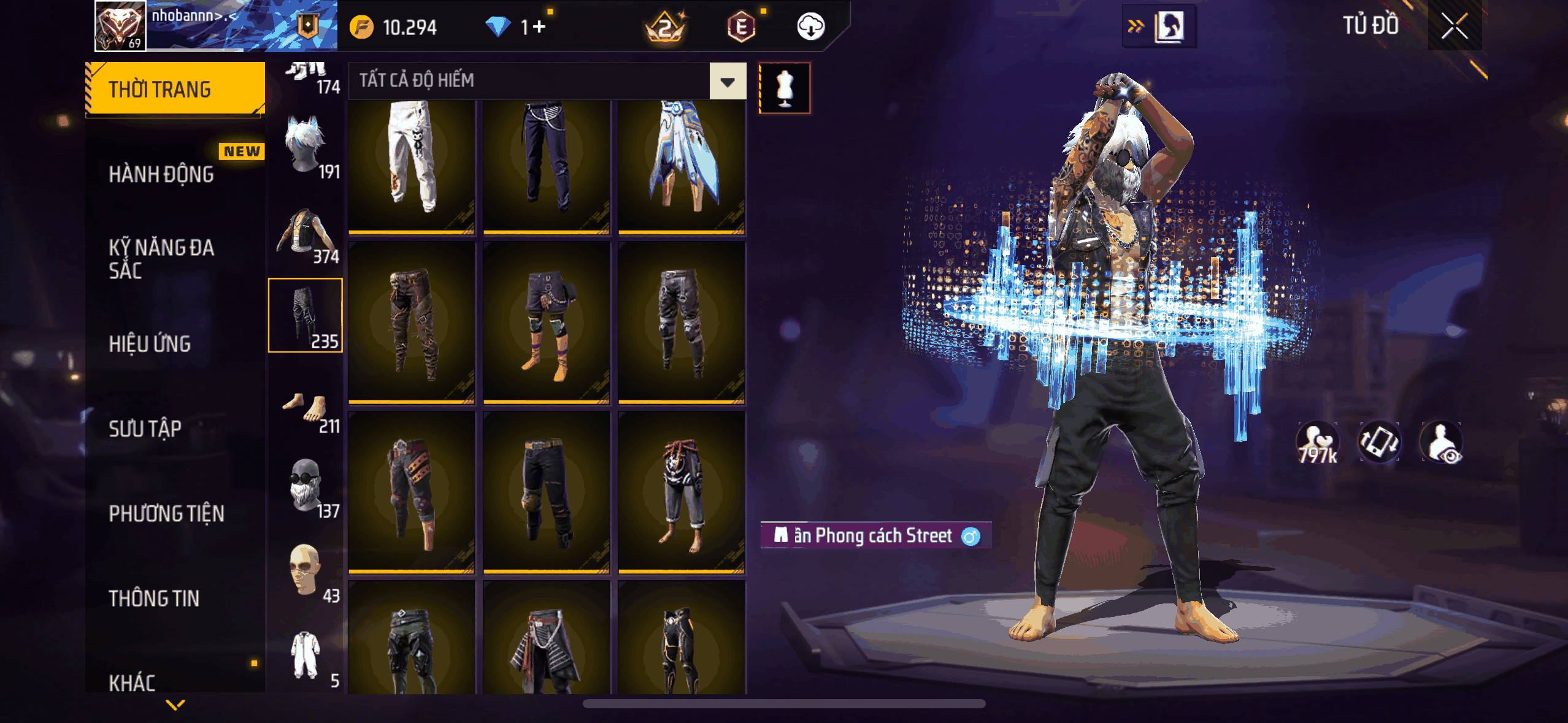The height and width of the screenshot is (723, 1568).
Task: Open the Hành Động tab
Action: click(x=161, y=174)
